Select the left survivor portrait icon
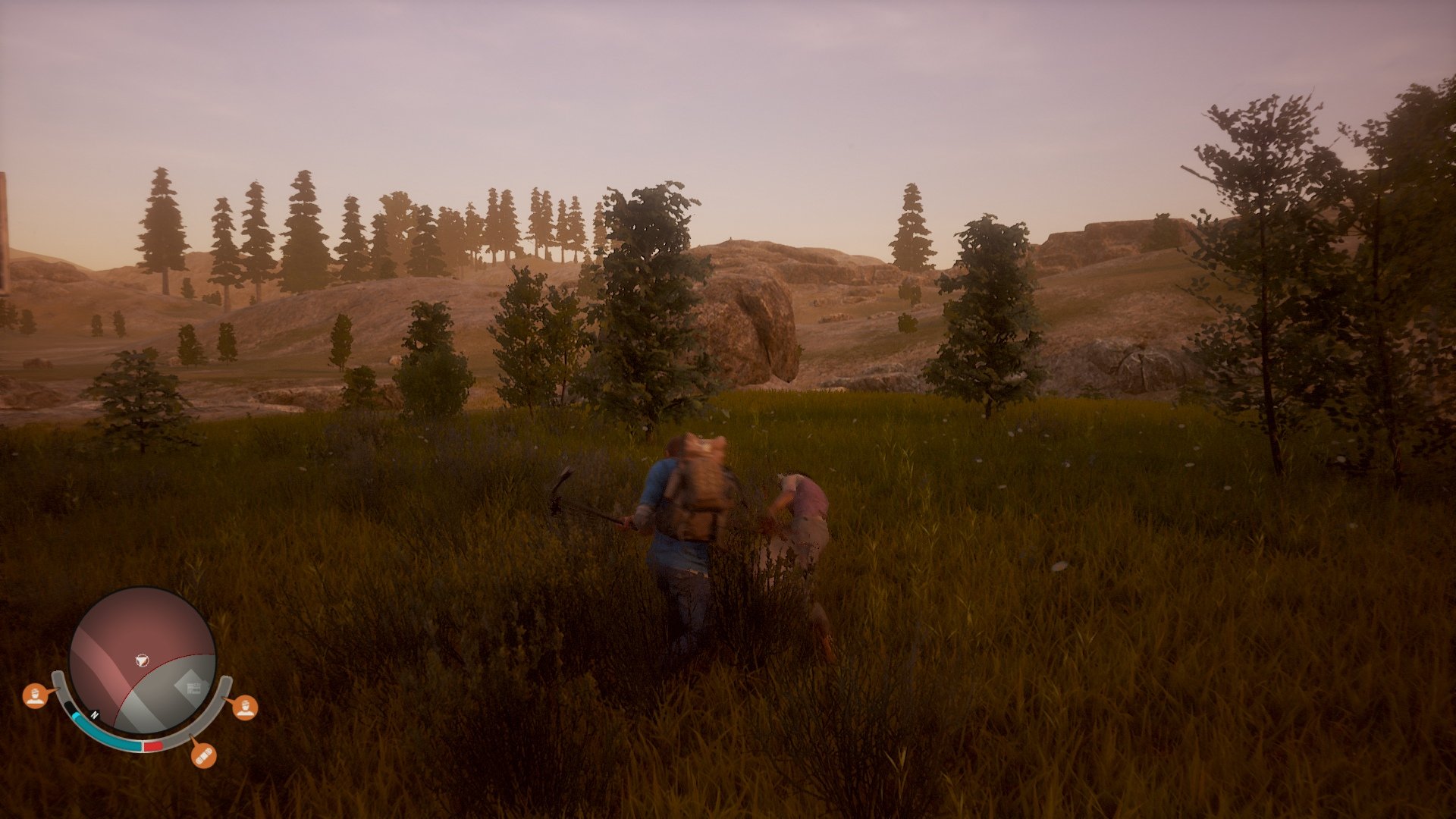The image size is (1456, 819). click(36, 696)
